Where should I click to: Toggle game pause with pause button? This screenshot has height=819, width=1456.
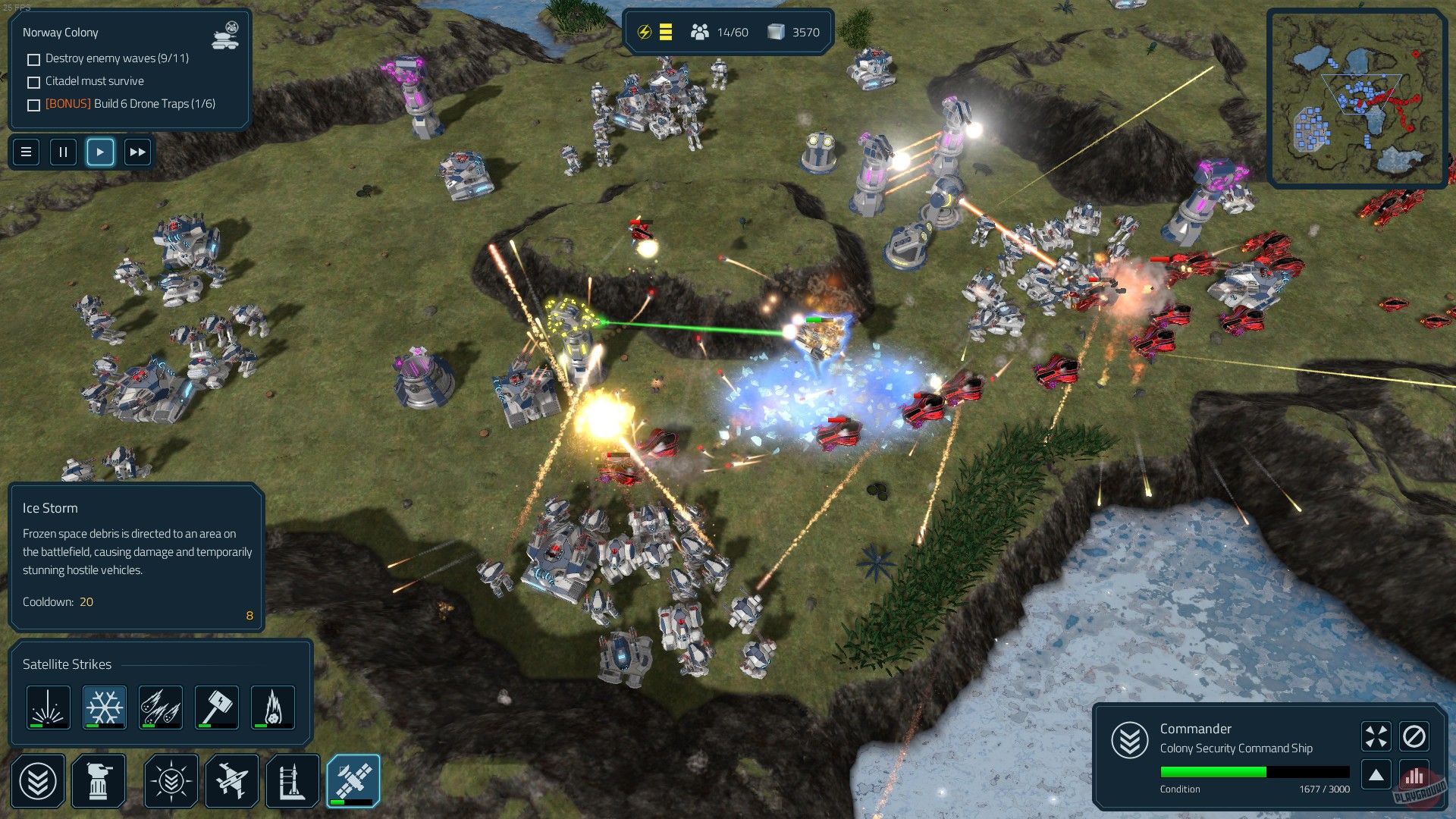tap(63, 152)
